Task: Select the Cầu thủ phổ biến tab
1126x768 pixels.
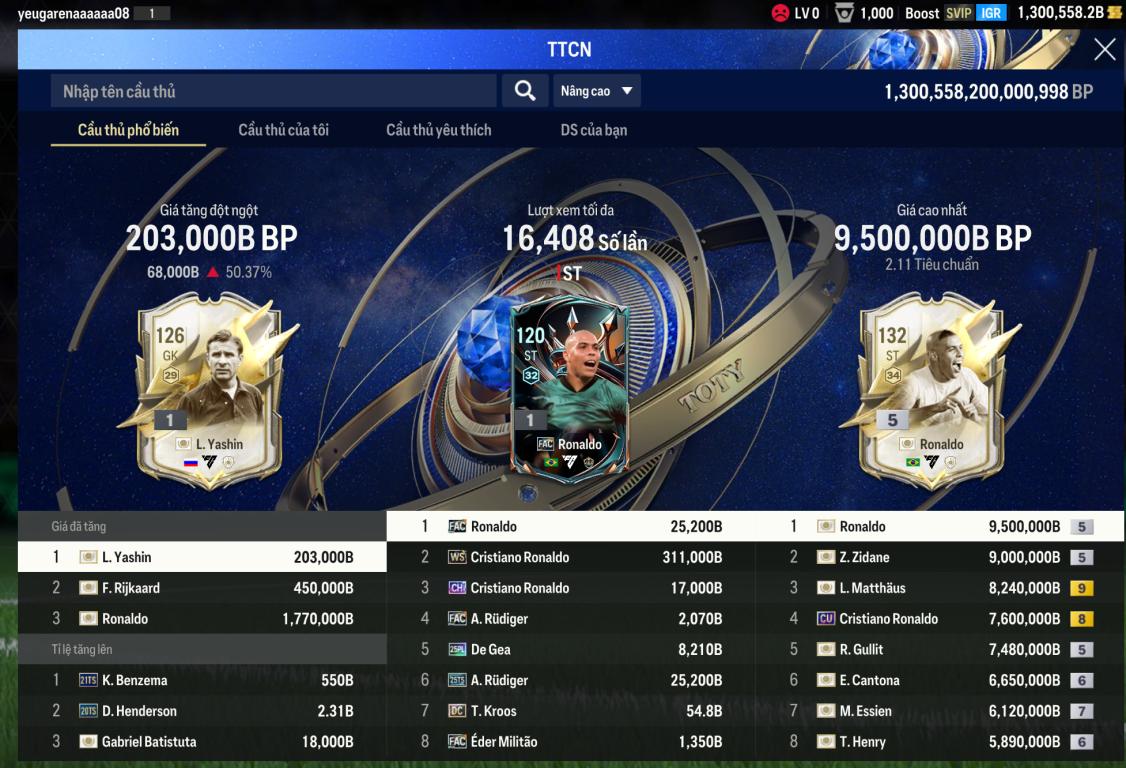Action: click(128, 130)
